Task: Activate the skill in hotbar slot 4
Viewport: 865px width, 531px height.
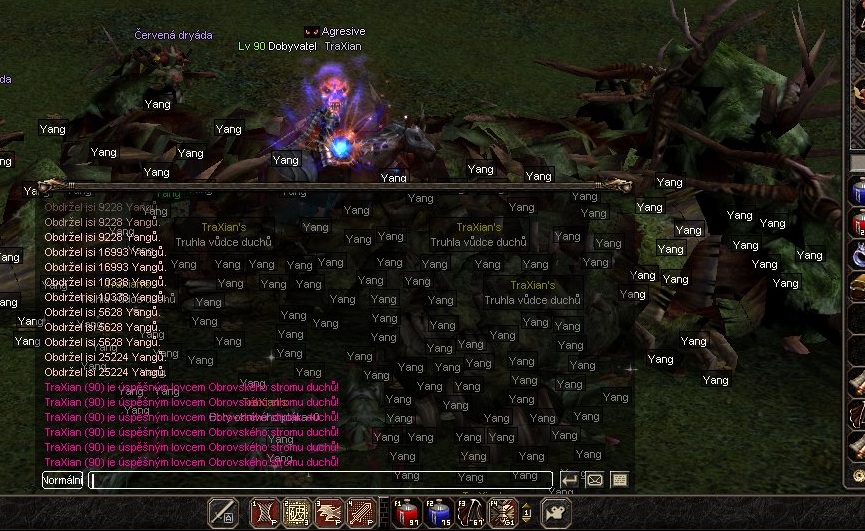Action: (361, 513)
